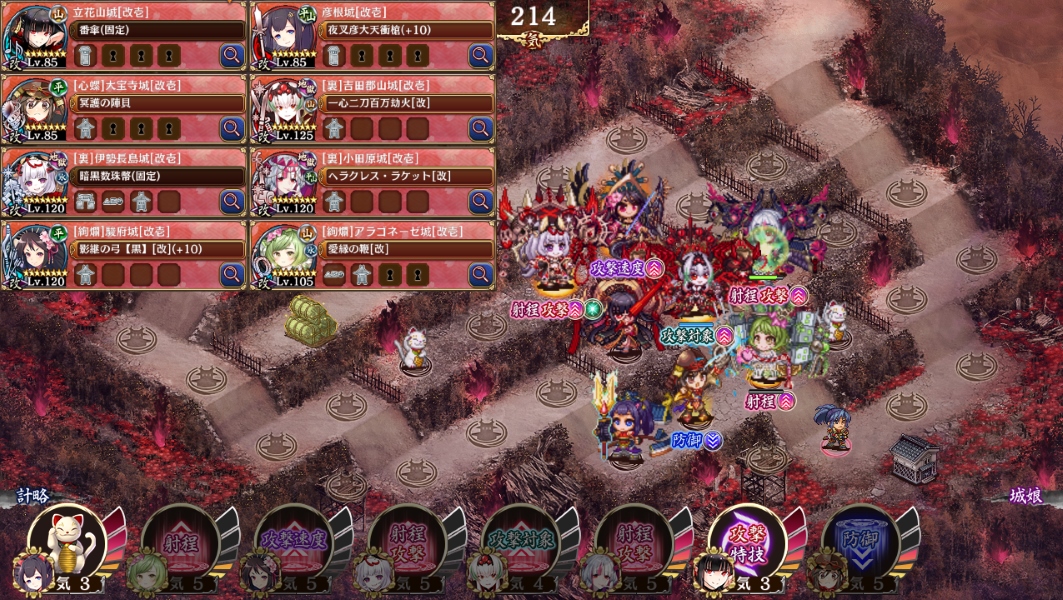Open details for 立花山城 with its magnifier button
This screenshot has height=600, width=1063.
[x=233, y=56]
